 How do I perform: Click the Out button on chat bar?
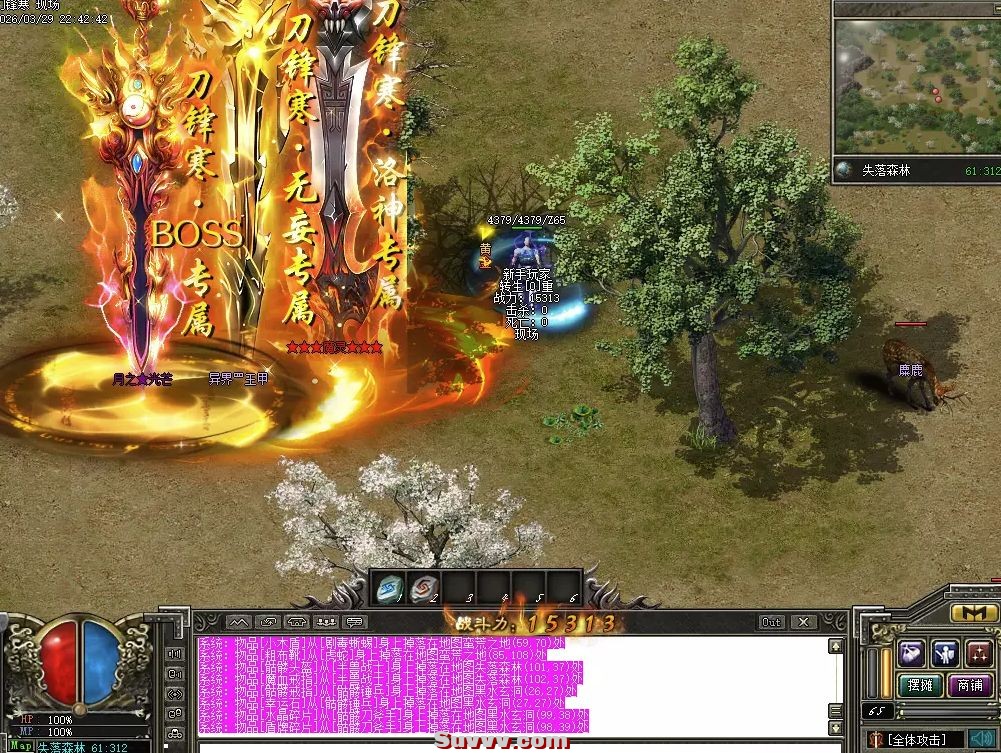(771, 622)
